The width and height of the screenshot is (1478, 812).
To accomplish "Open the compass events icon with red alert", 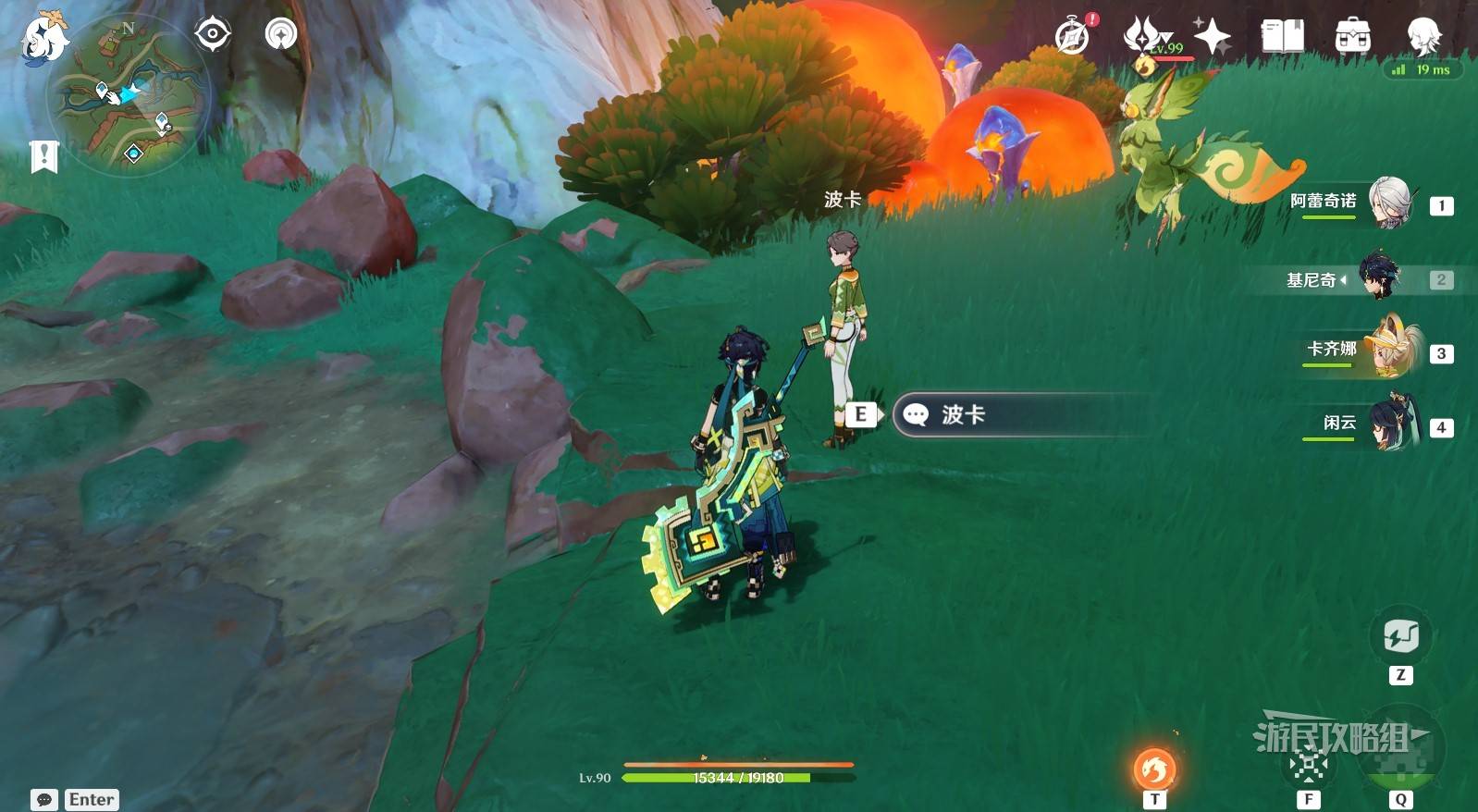I will [x=1073, y=37].
